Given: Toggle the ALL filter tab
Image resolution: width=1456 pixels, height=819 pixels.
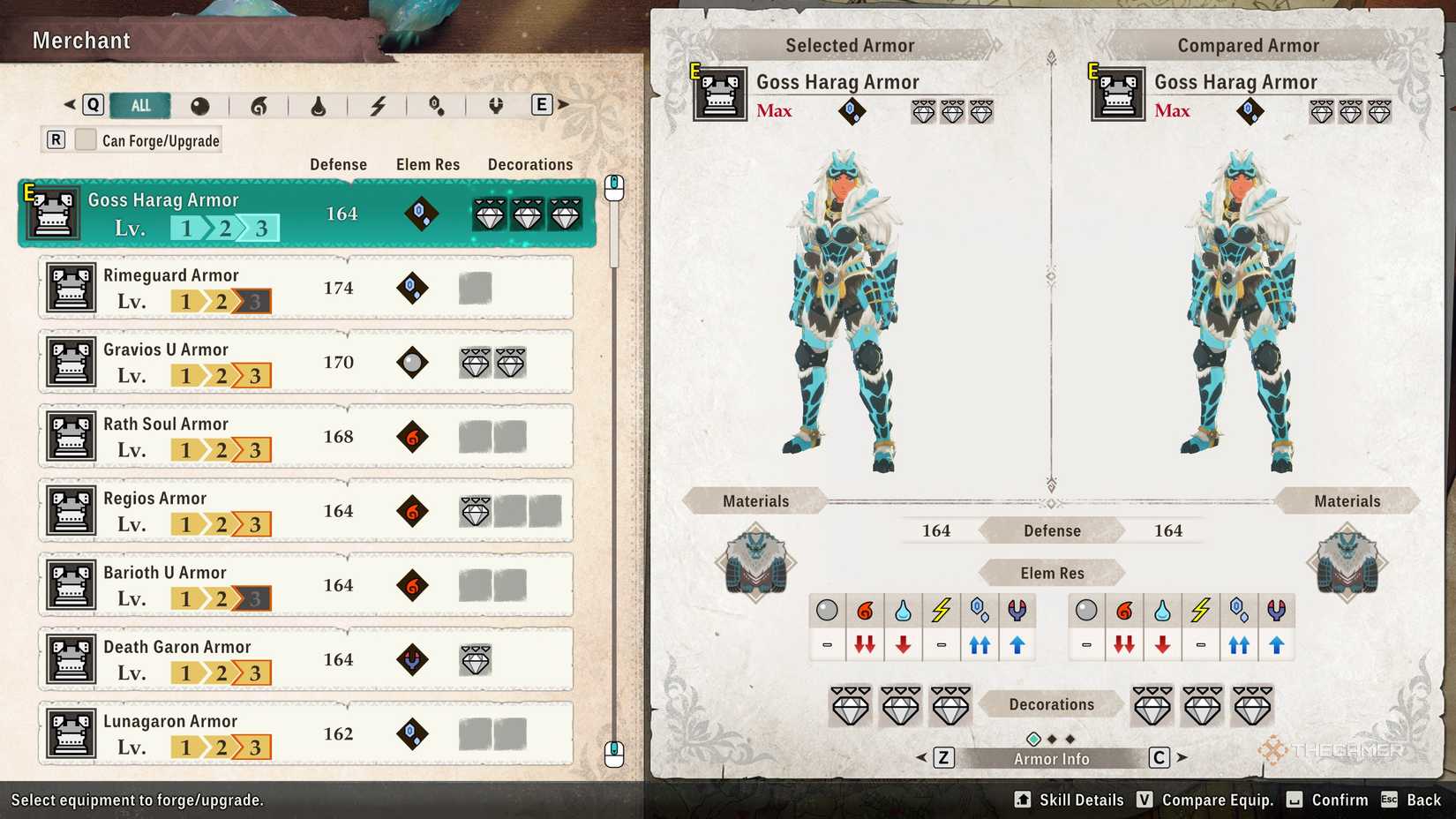Looking at the screenshot, I should [140, 105].
